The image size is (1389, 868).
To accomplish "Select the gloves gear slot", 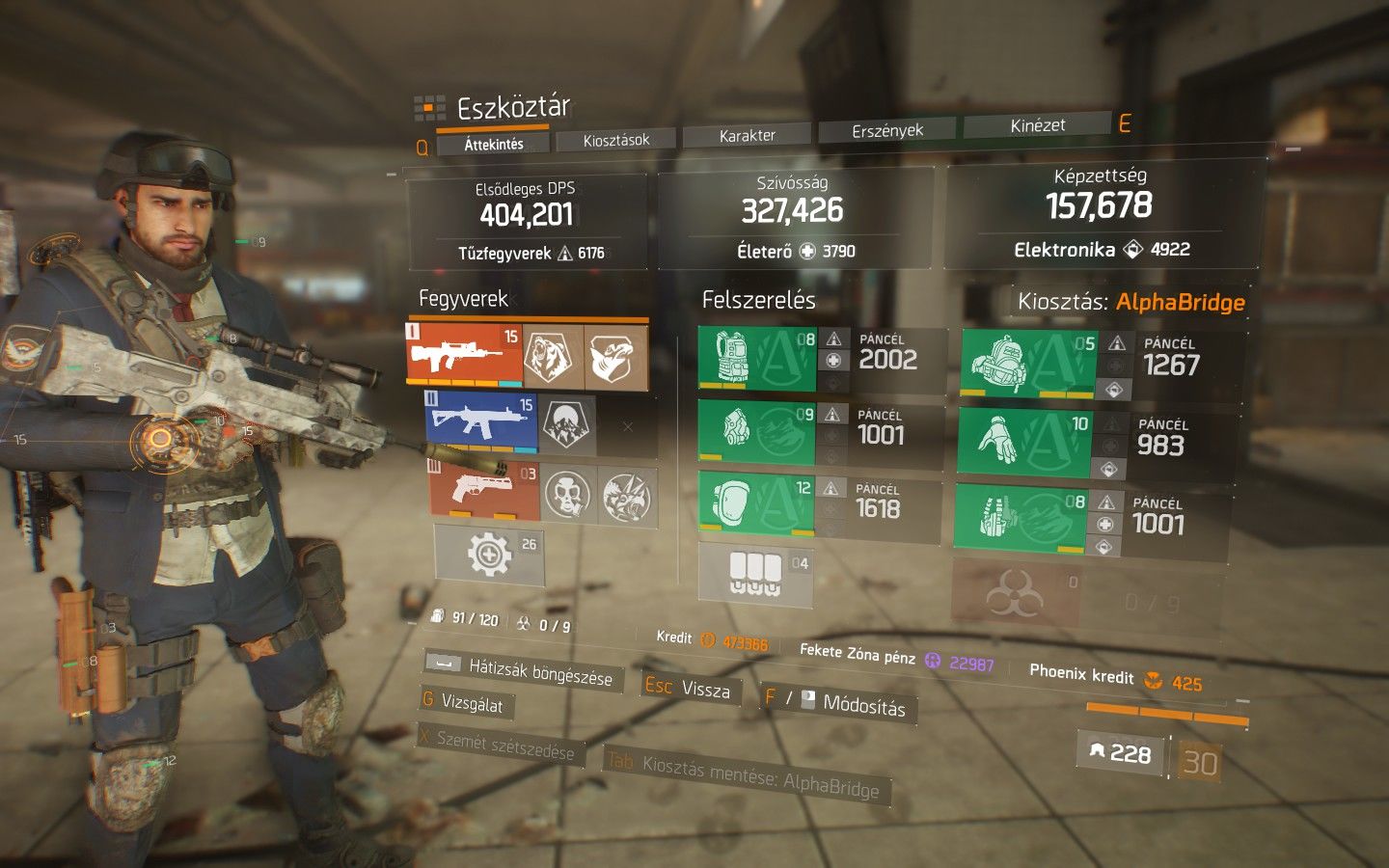I will [1024, 443].
